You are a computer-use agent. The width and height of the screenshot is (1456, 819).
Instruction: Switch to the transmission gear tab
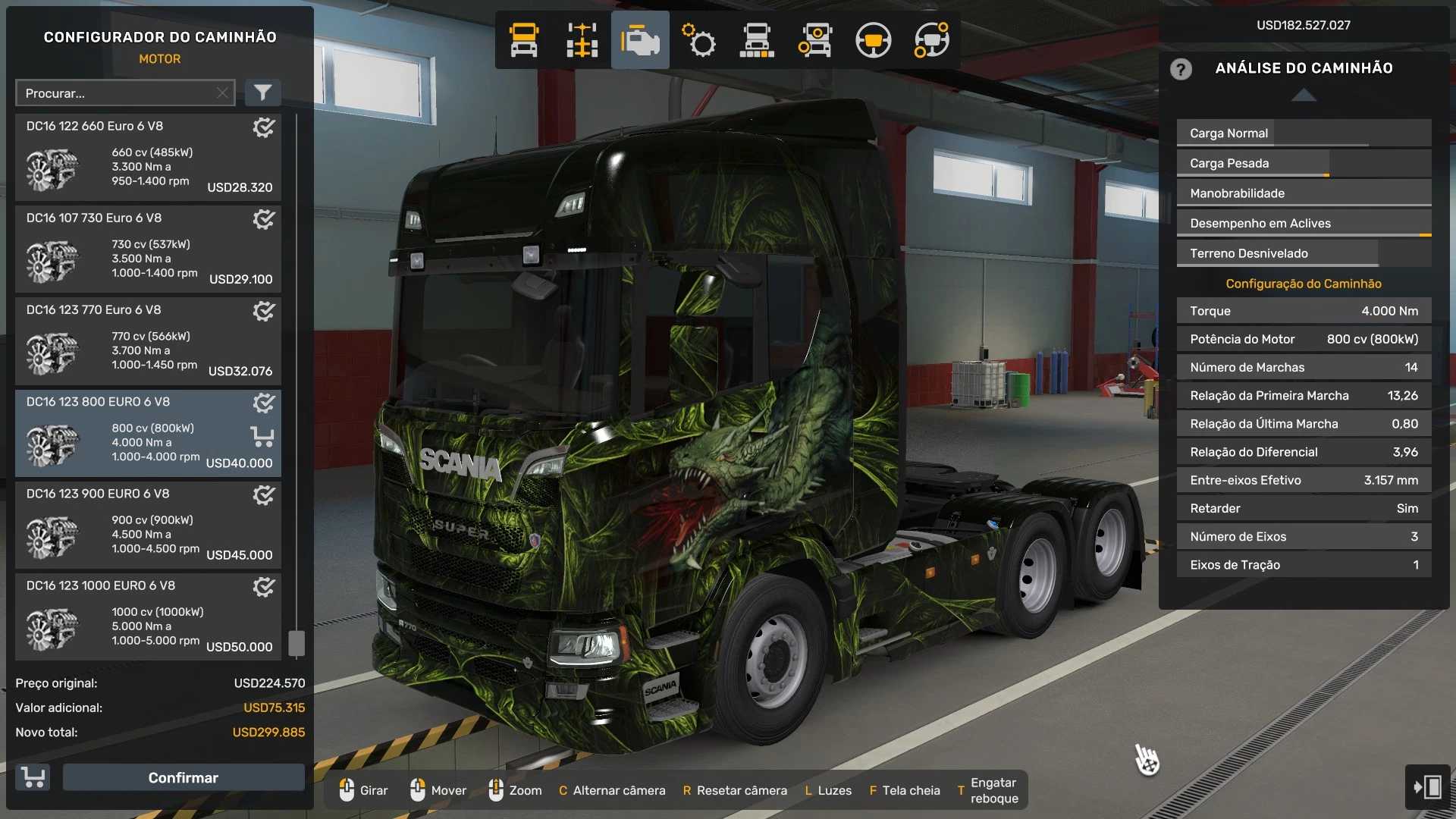[698, 40]
